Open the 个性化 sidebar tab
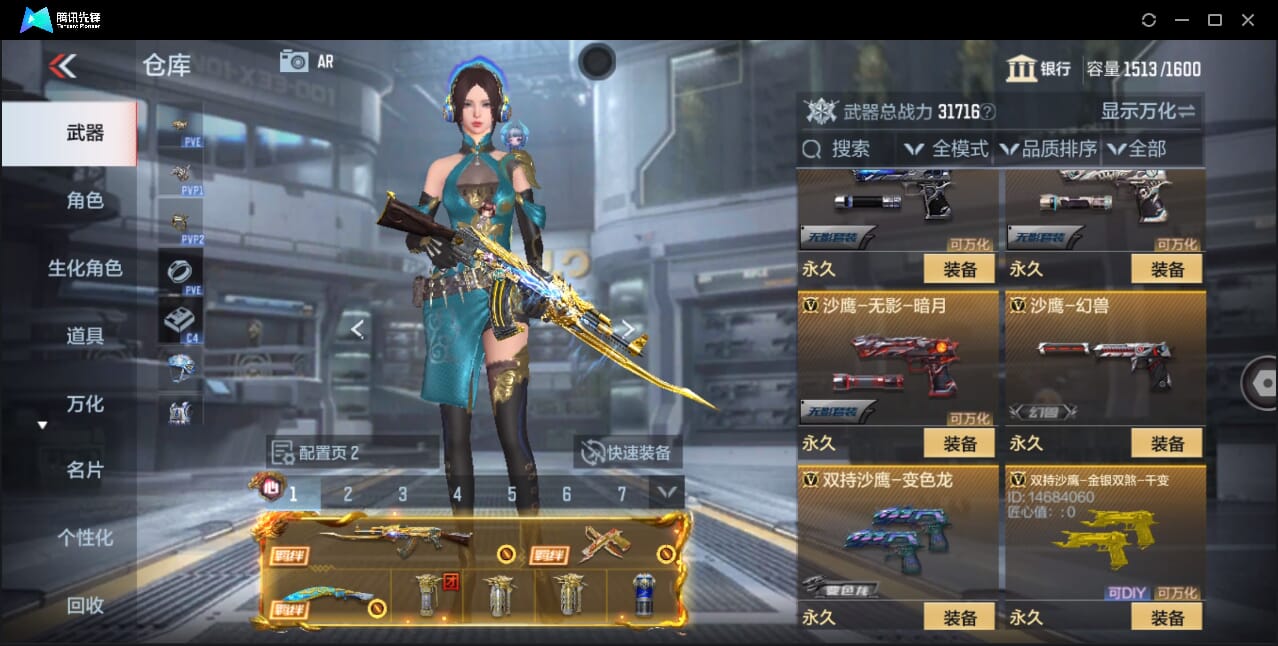Image resolution: width=1278 pixels, height=646 pixels. pos(85,538)
